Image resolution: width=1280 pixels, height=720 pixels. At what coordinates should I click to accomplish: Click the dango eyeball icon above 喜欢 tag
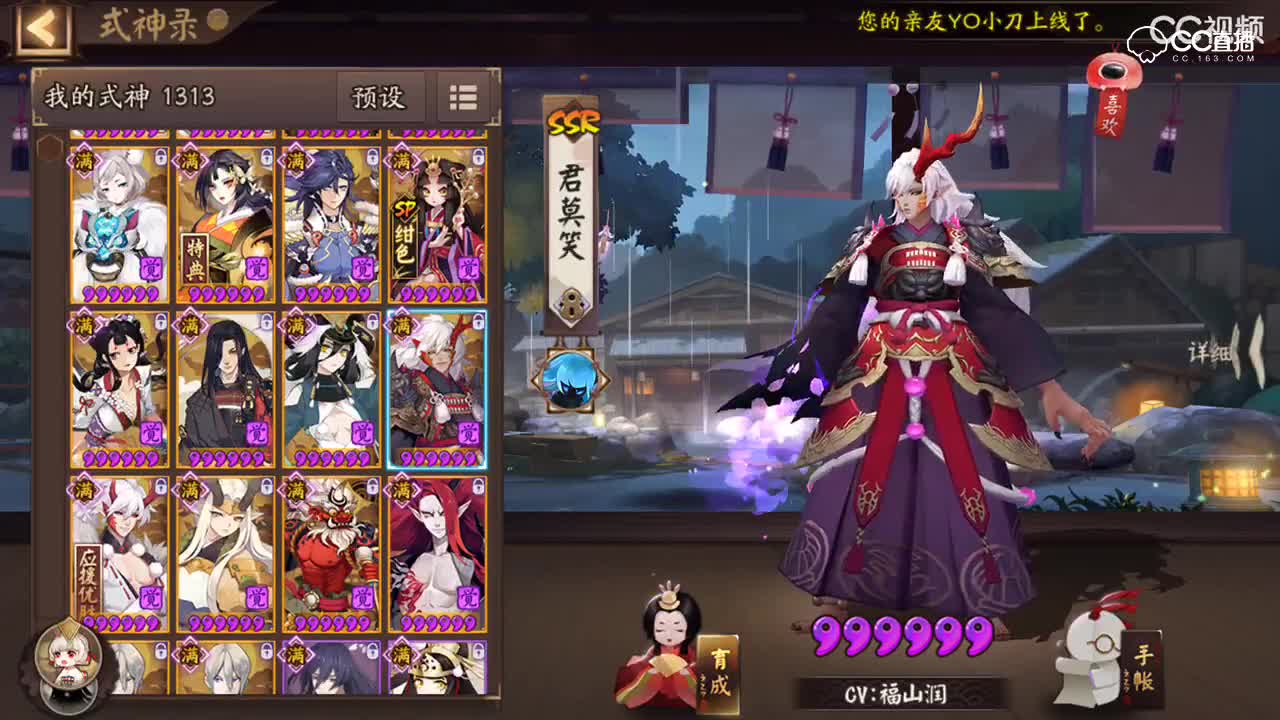point(1113,71)
